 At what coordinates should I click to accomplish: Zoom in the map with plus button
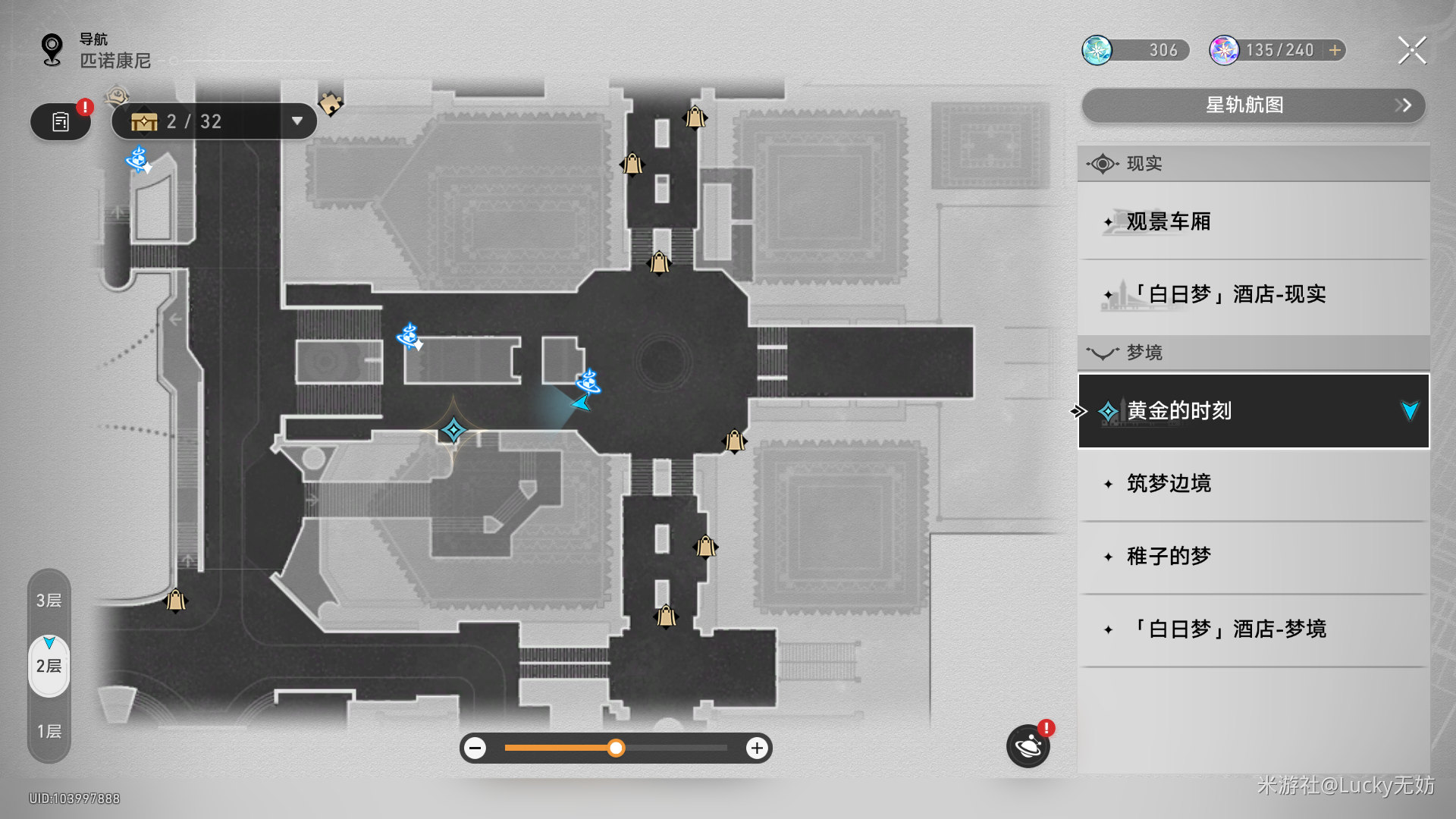click(756, 748)
